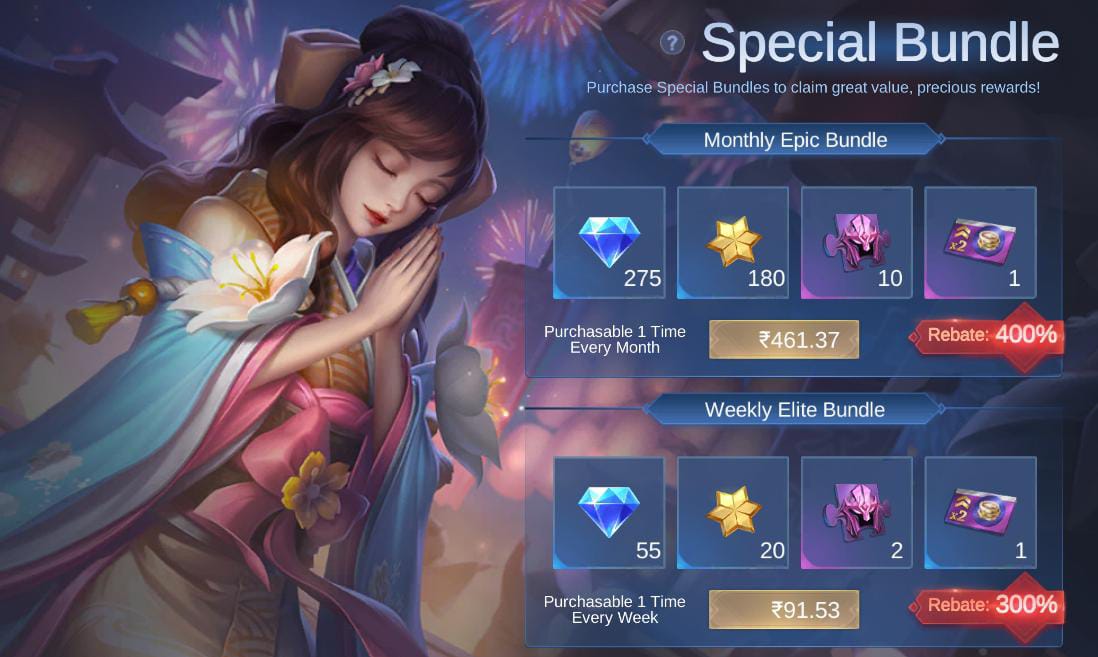Viewport: 1098px width, 657px height.
Task: Purchase Weekly Elite Bundle for ₹91.53
Action: pos(784,609)
